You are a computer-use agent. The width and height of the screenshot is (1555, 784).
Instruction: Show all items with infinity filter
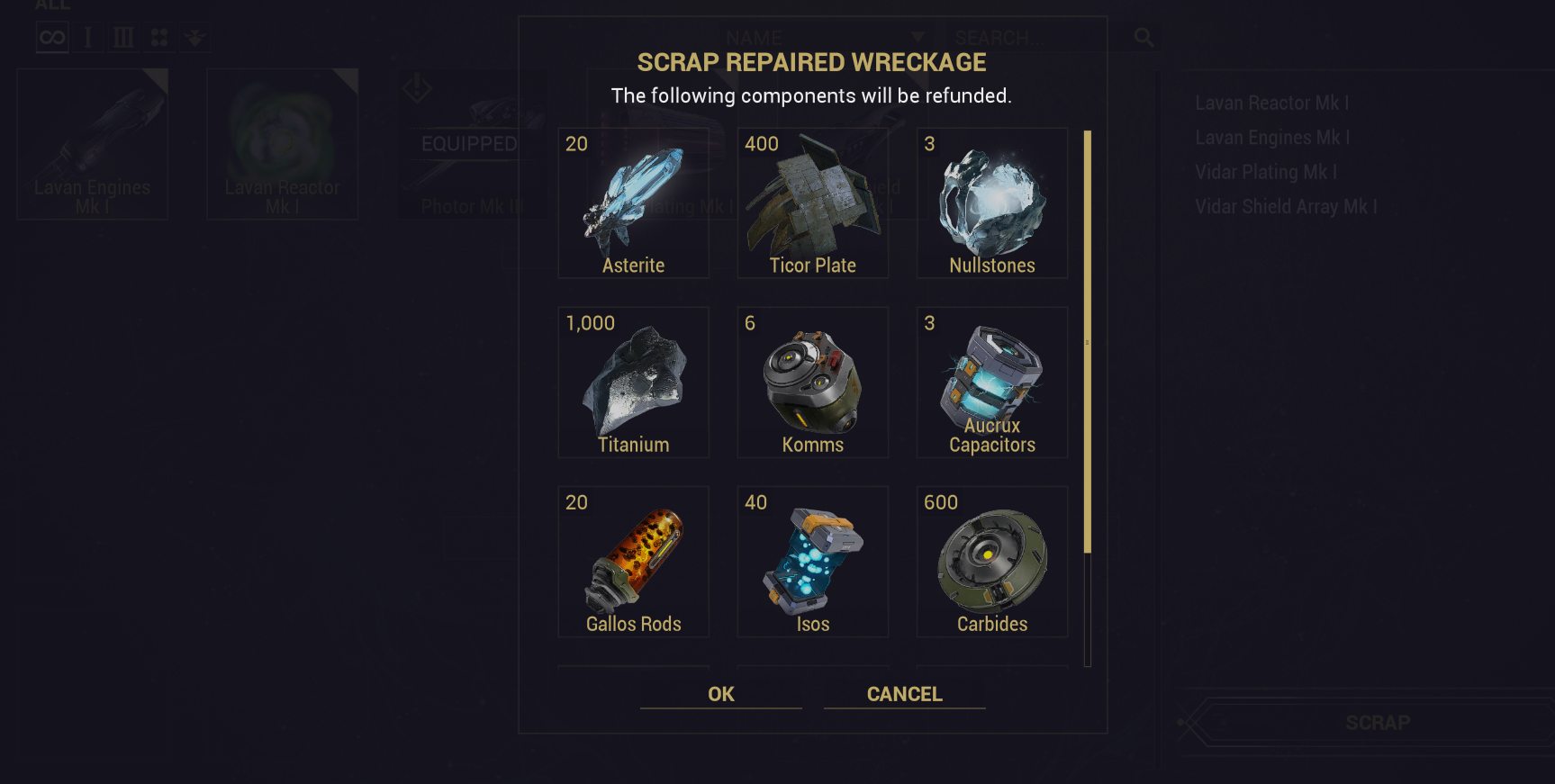pyautogui.click(x=52, y=38)
